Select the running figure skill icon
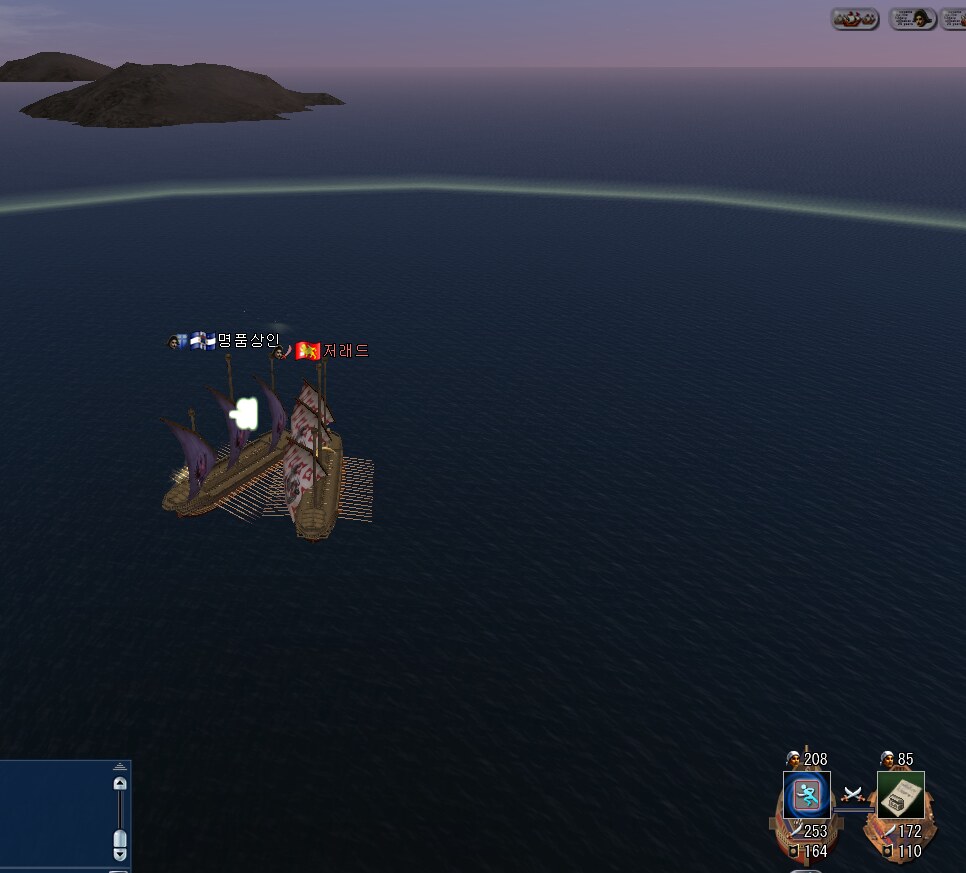The image size is (966, 873). click(x=806, y=795)
